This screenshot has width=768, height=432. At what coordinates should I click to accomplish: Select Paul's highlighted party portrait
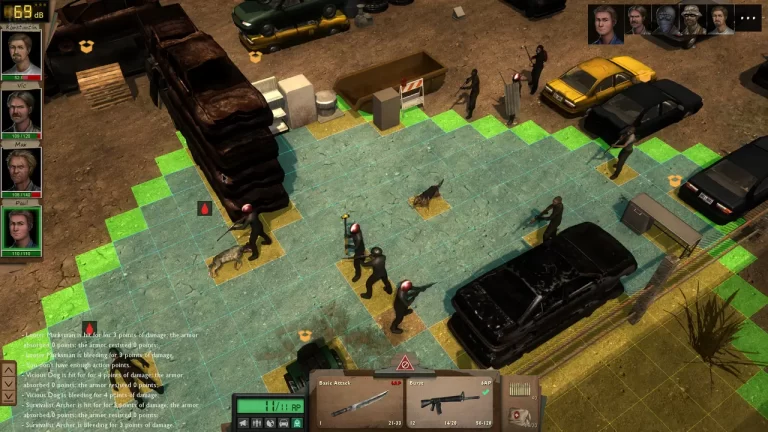pos(21,229)
